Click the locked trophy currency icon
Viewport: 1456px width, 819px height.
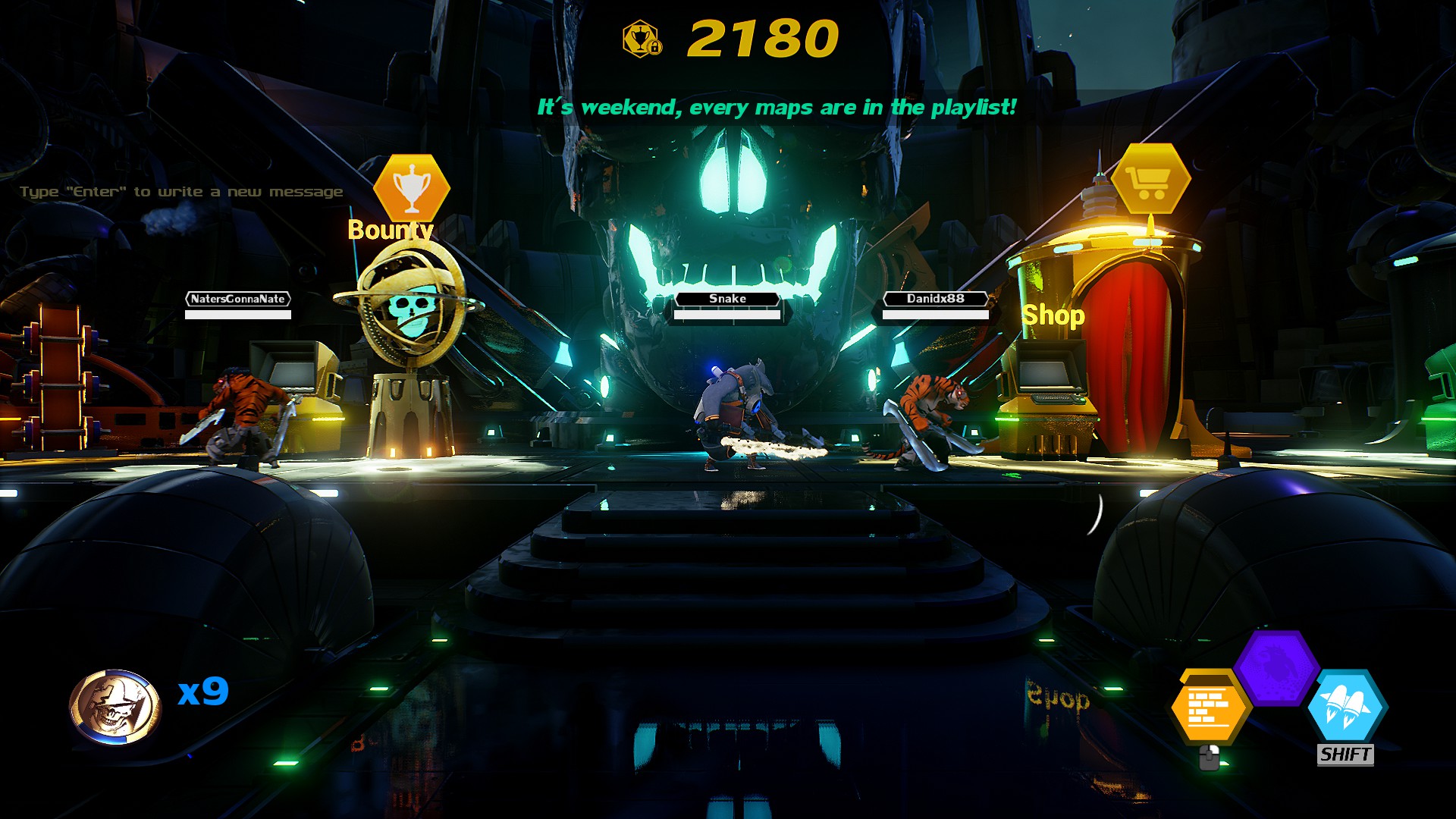[642, 39]
